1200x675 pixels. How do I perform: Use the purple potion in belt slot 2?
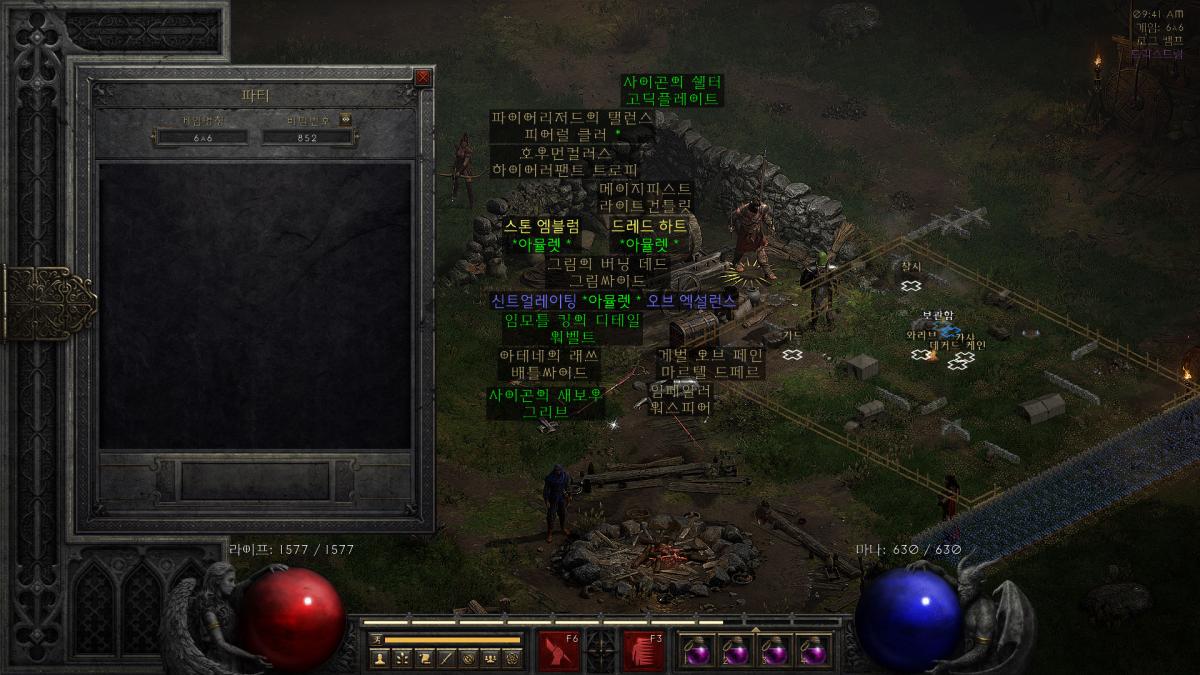pyautogui.click(x=737, y=652)
